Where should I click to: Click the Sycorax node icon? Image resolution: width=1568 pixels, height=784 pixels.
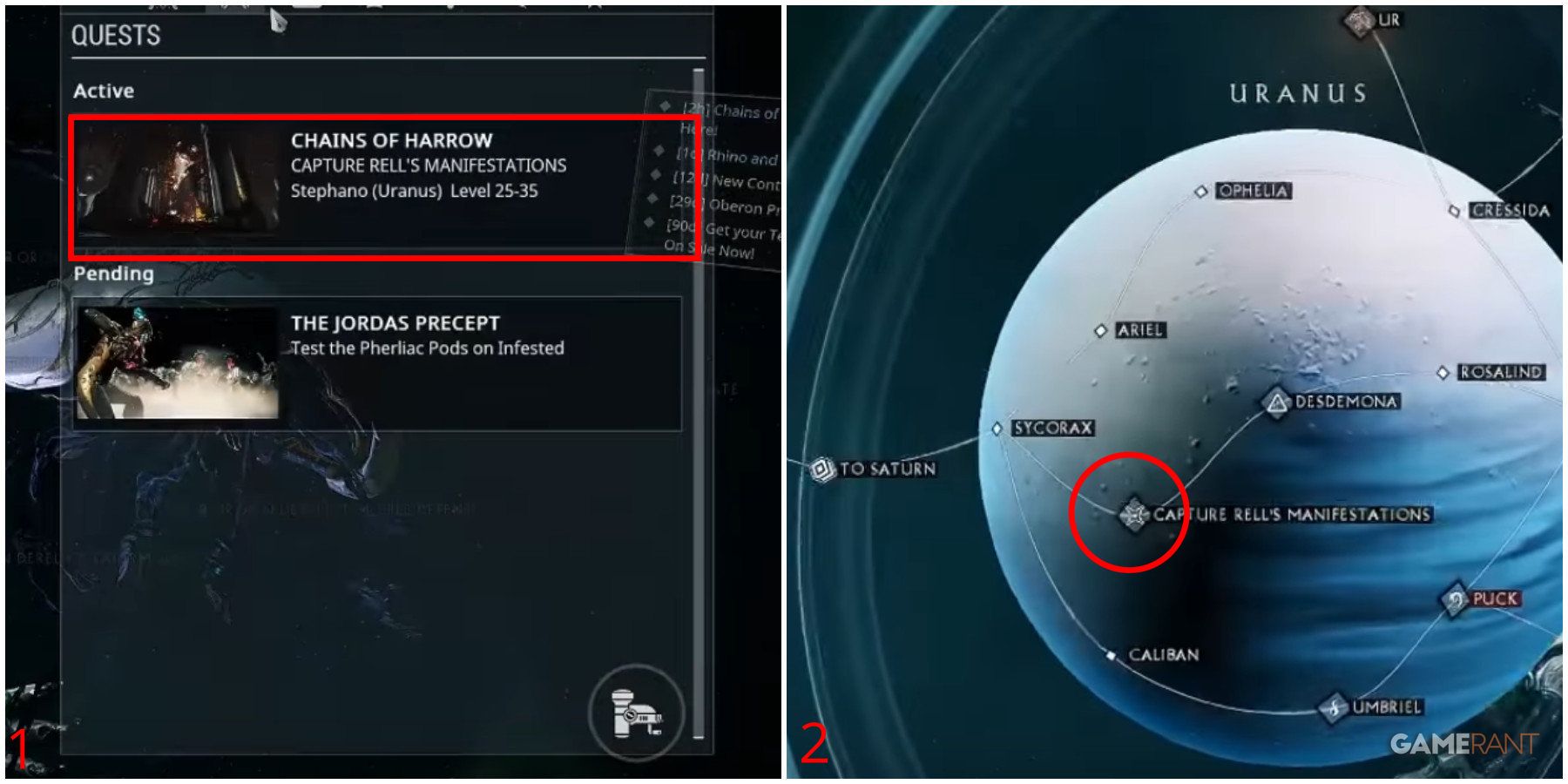click(997, 429)
